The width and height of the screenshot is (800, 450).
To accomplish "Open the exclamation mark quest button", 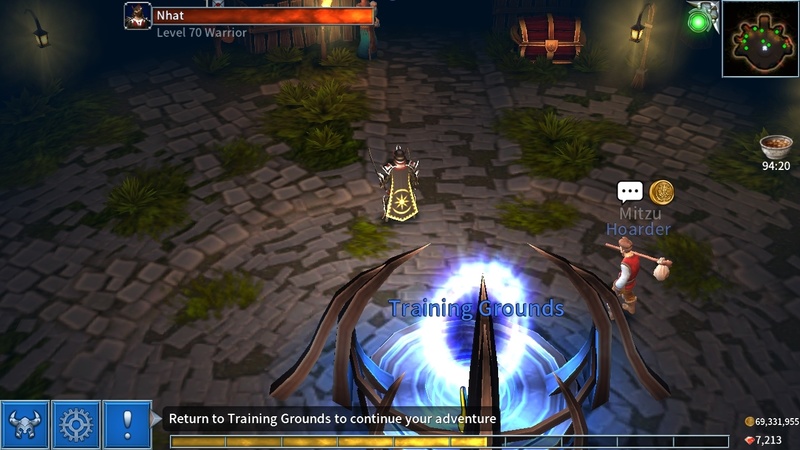I will pyautogui.click(x=127, y=425).
